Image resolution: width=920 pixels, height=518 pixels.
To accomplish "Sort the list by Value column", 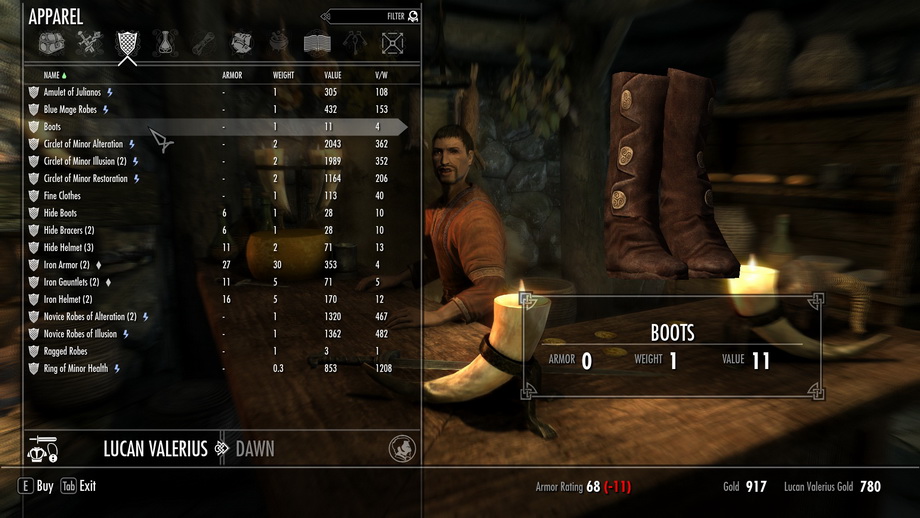I will (333, 75).
